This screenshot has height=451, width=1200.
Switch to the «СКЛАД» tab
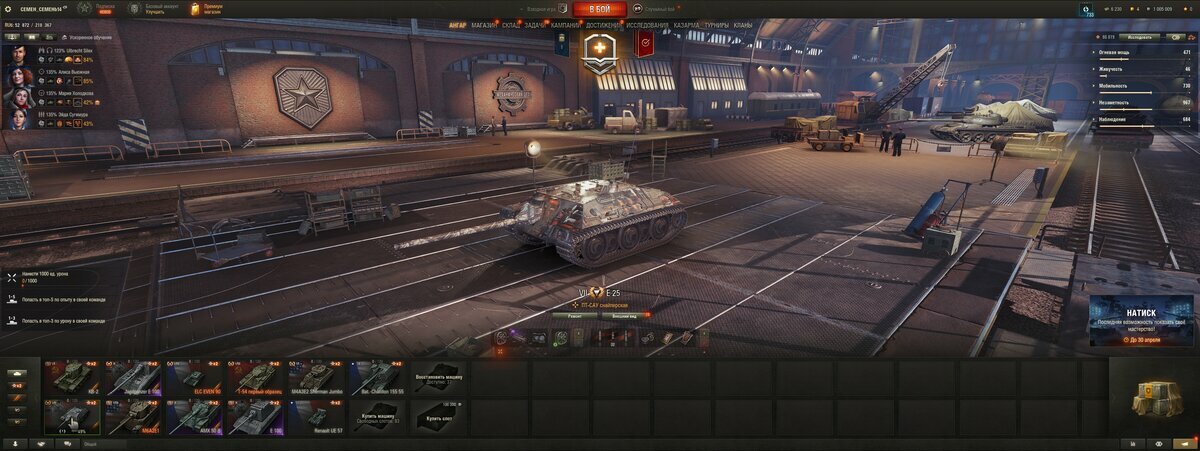[510, 24]
